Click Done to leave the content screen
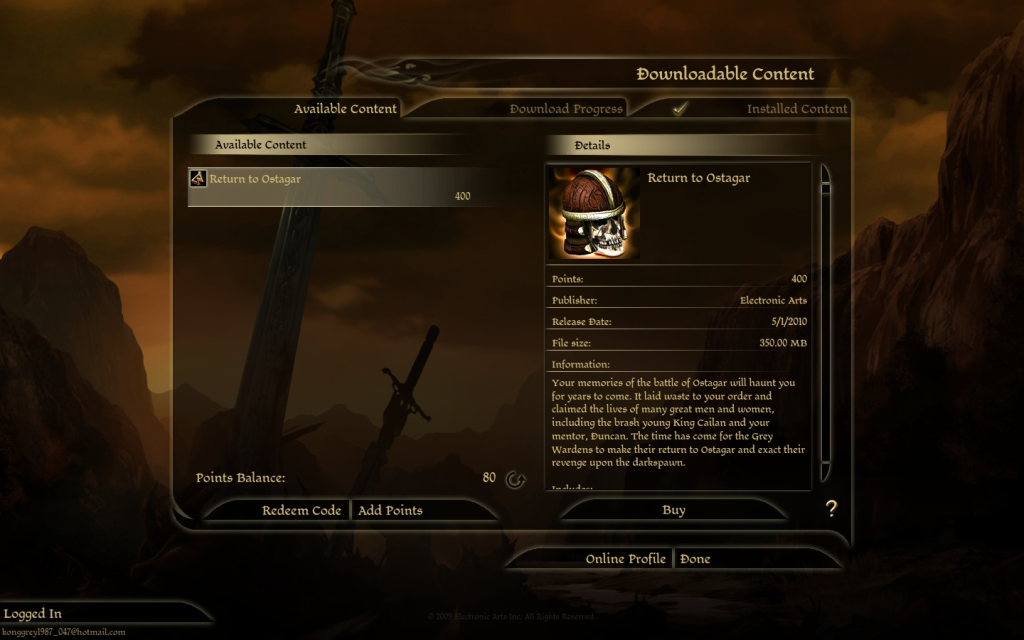 tap(695, 559)
